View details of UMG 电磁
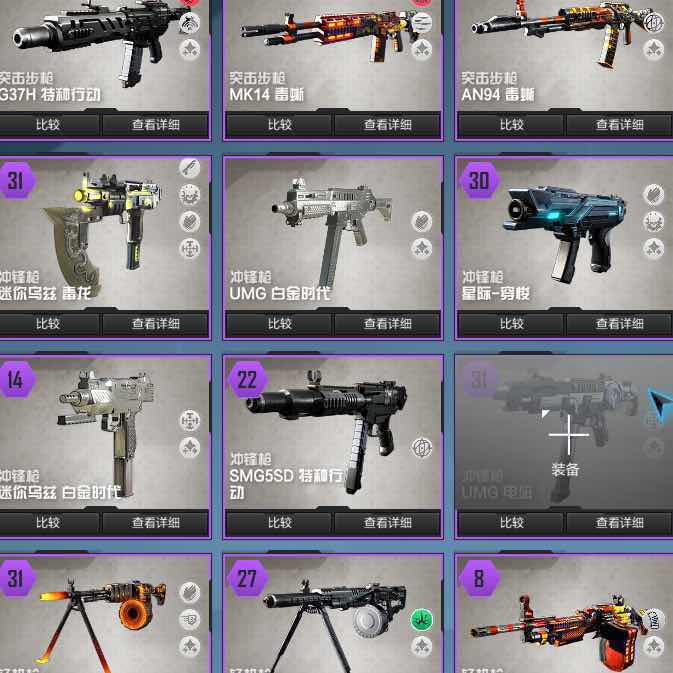Screen dimensions: 673x673 pos(619,523)
